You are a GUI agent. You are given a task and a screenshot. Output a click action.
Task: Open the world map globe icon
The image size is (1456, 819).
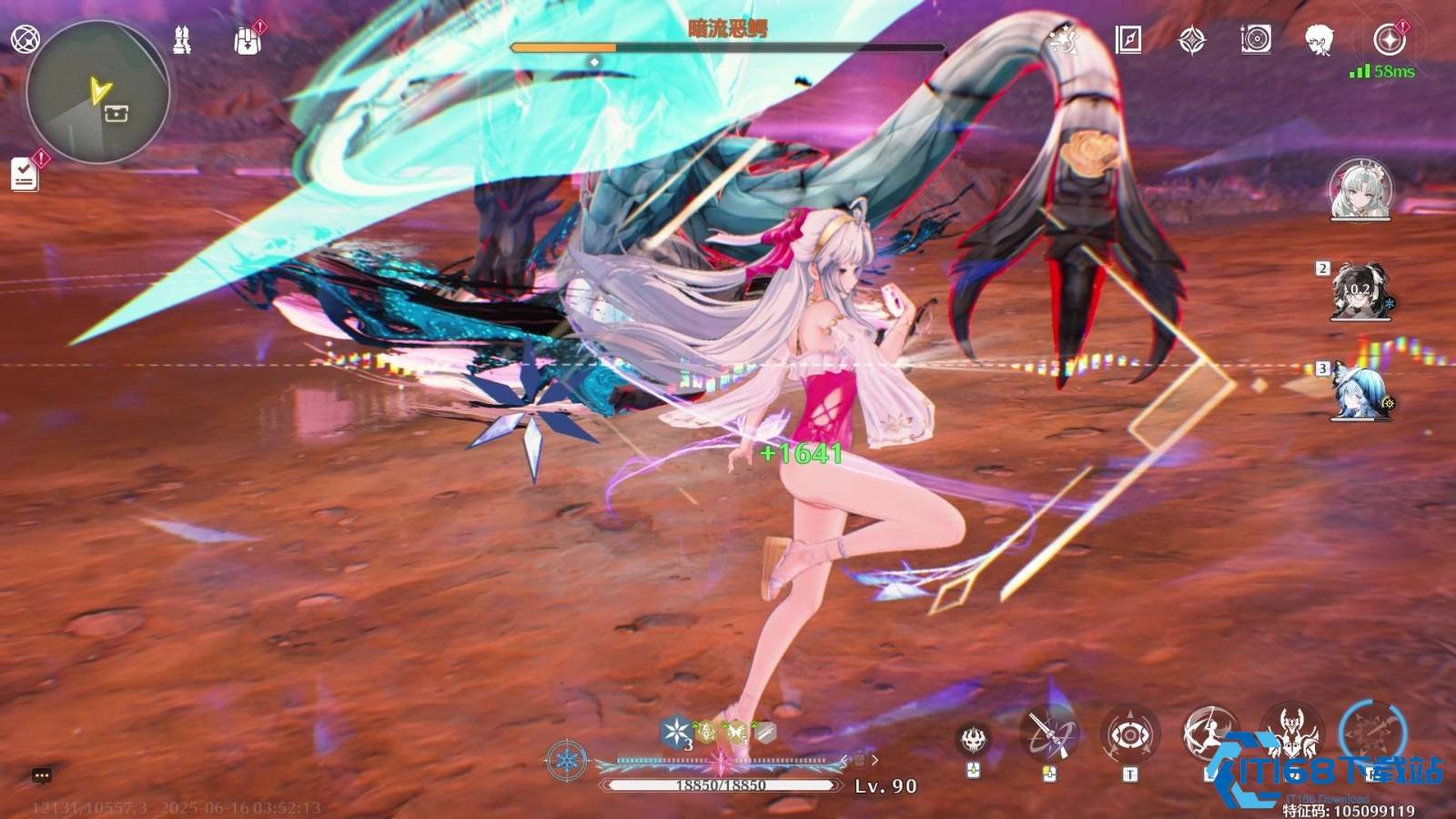25,38
